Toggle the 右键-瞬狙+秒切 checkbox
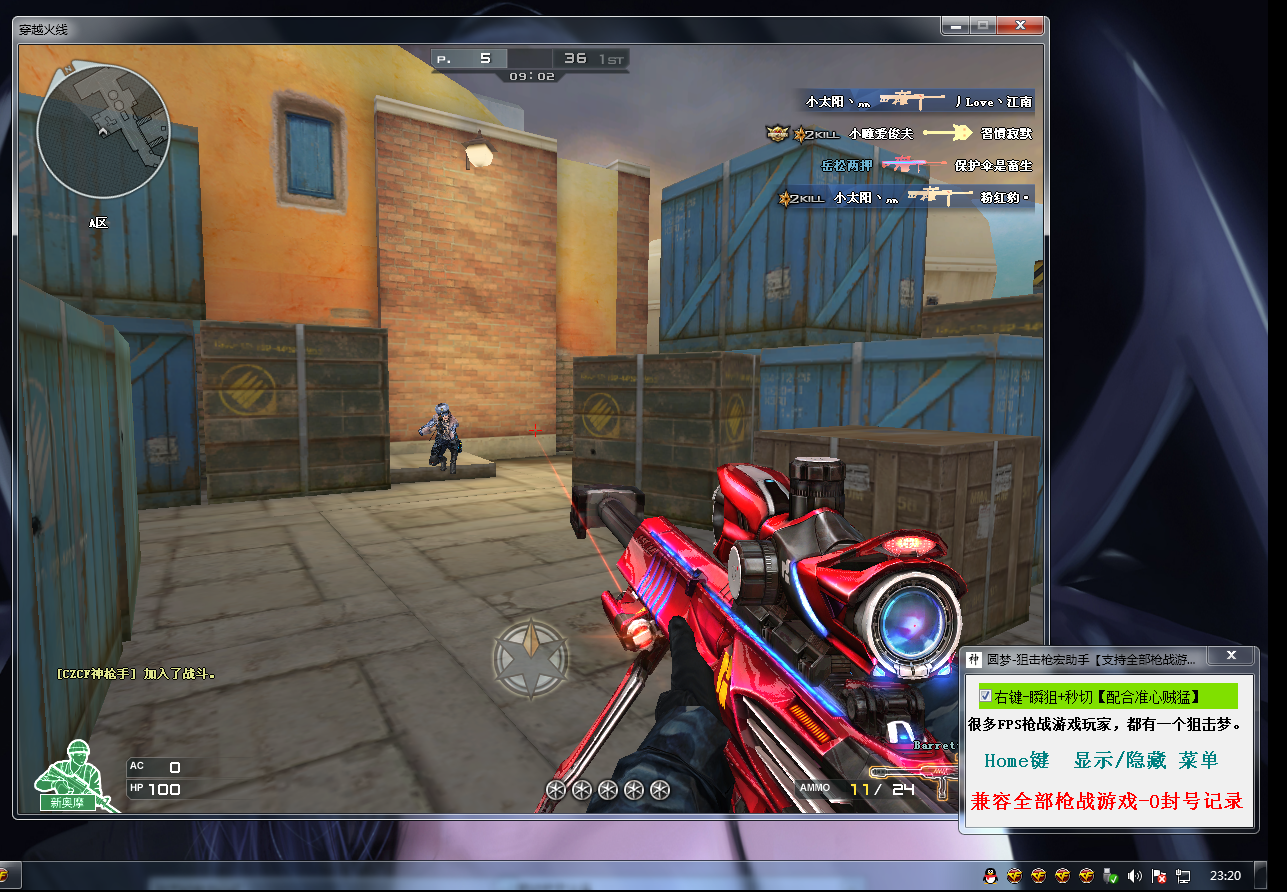 tap(986, 695)
